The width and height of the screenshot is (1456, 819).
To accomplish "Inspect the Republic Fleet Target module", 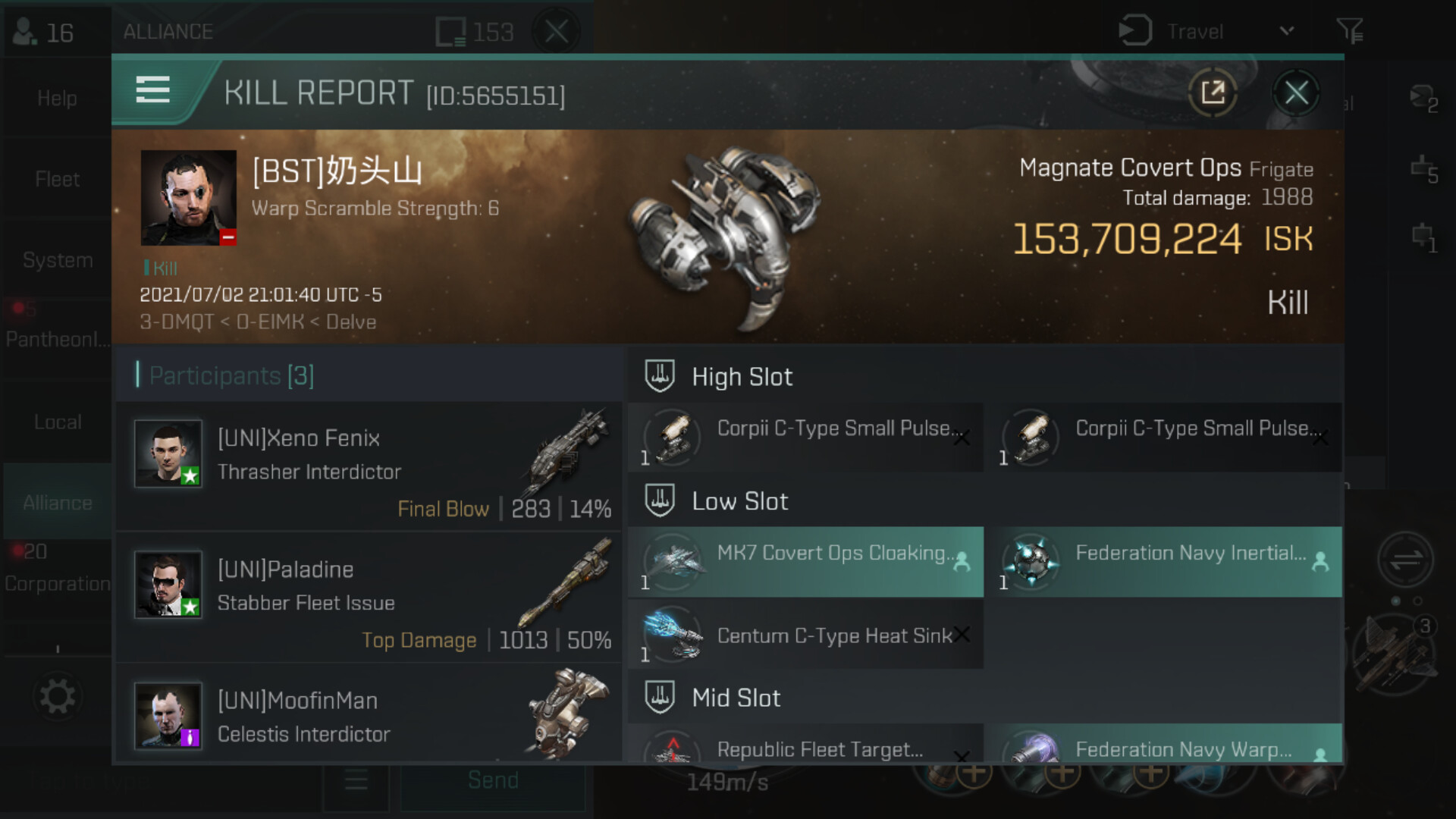I will click(x=806, y=747).
